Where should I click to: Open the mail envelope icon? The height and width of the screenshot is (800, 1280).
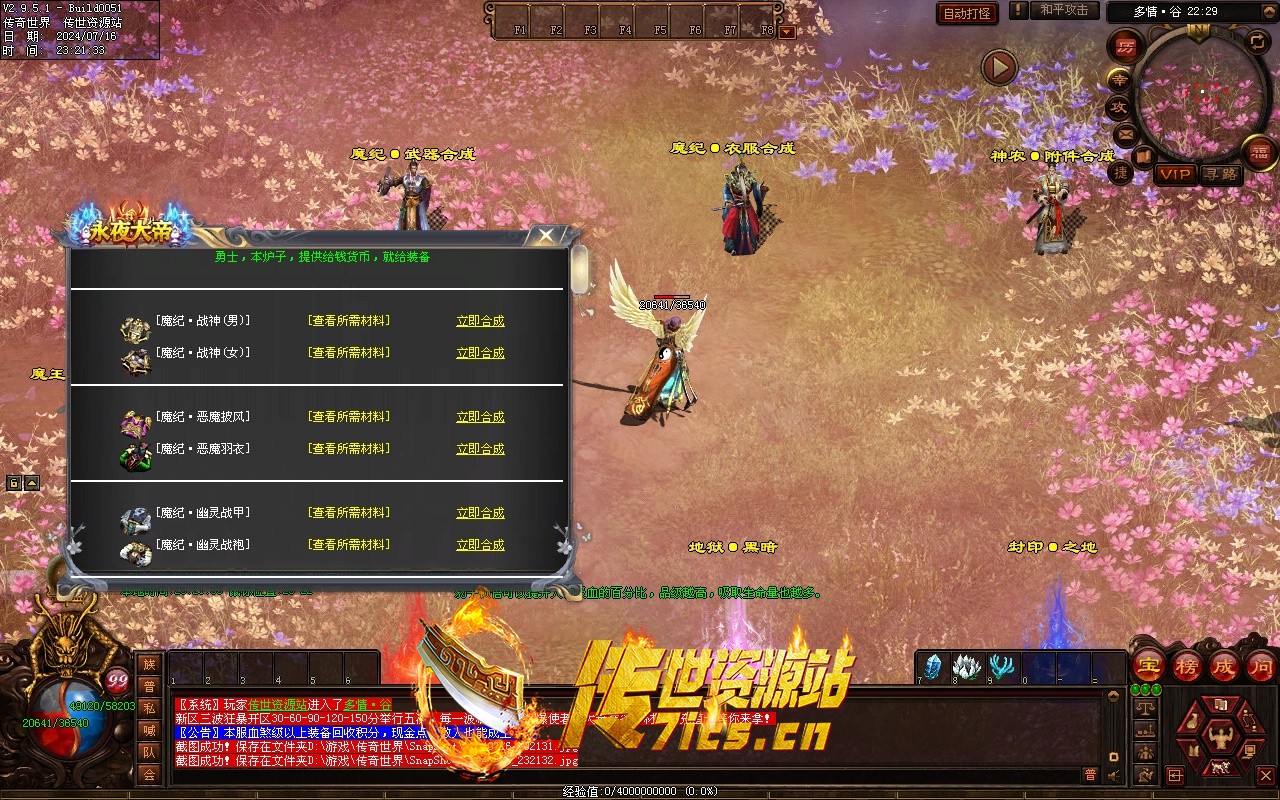1126,134
